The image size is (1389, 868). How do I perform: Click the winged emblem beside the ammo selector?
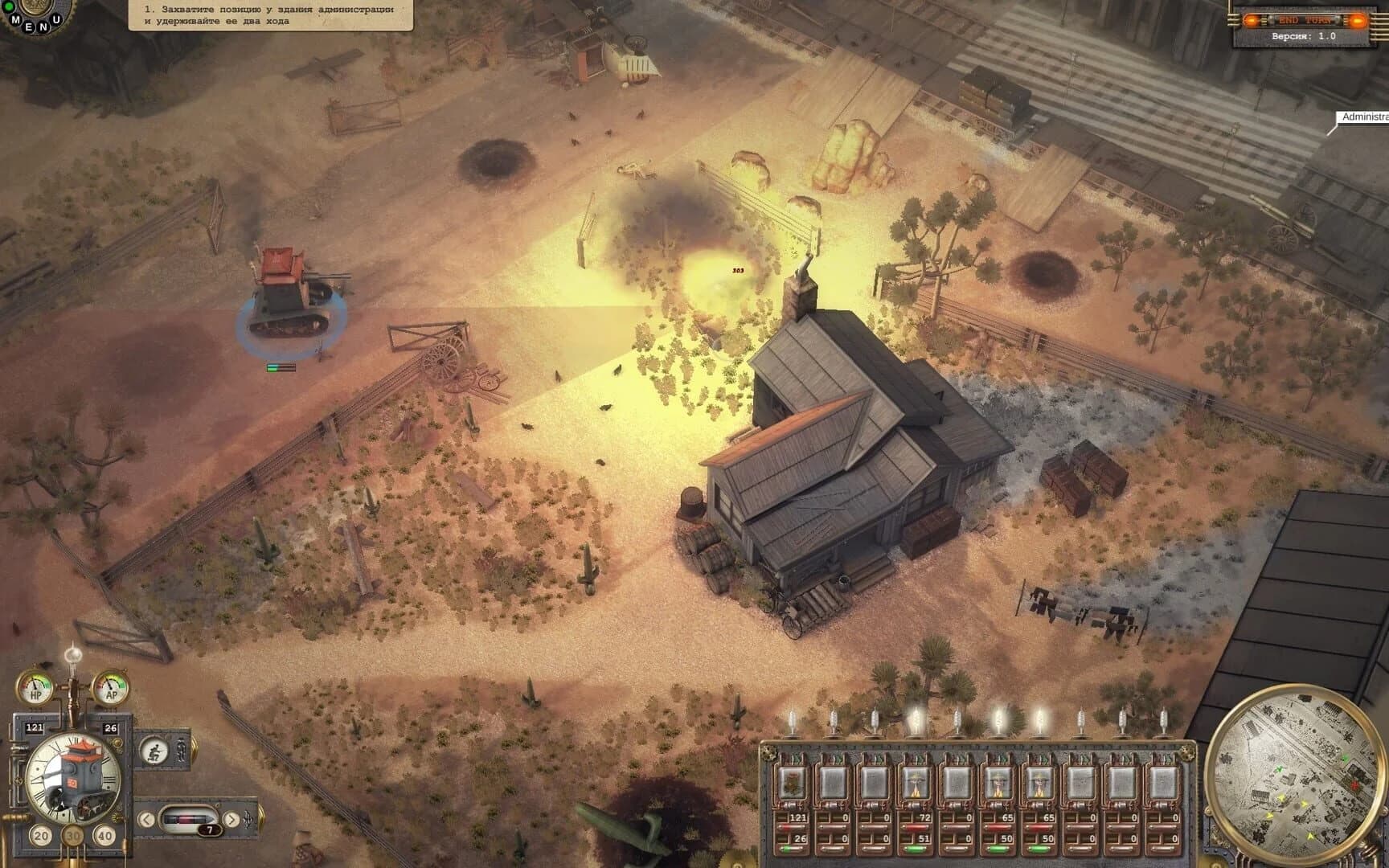[248, 819]
